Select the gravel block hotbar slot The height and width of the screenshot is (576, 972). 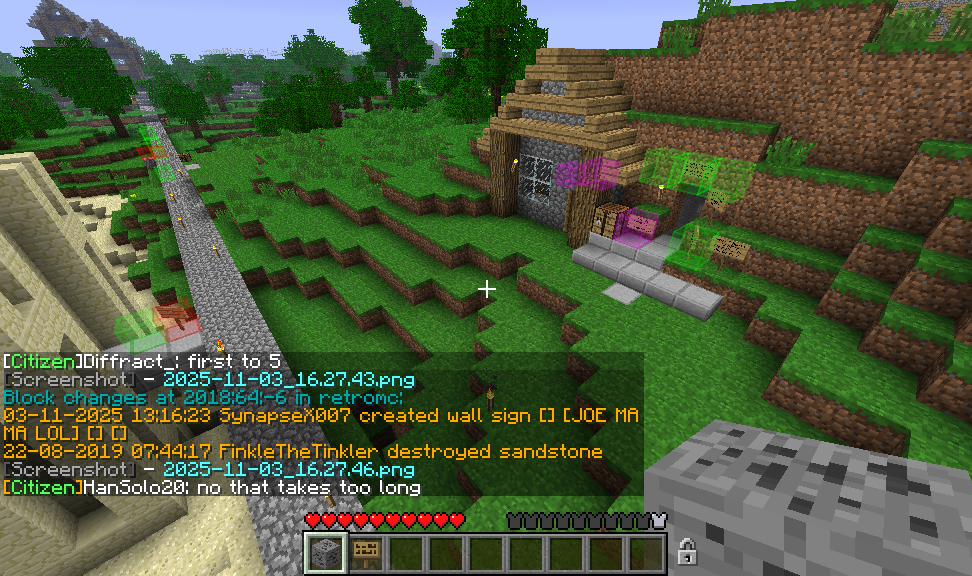point(325,553)
